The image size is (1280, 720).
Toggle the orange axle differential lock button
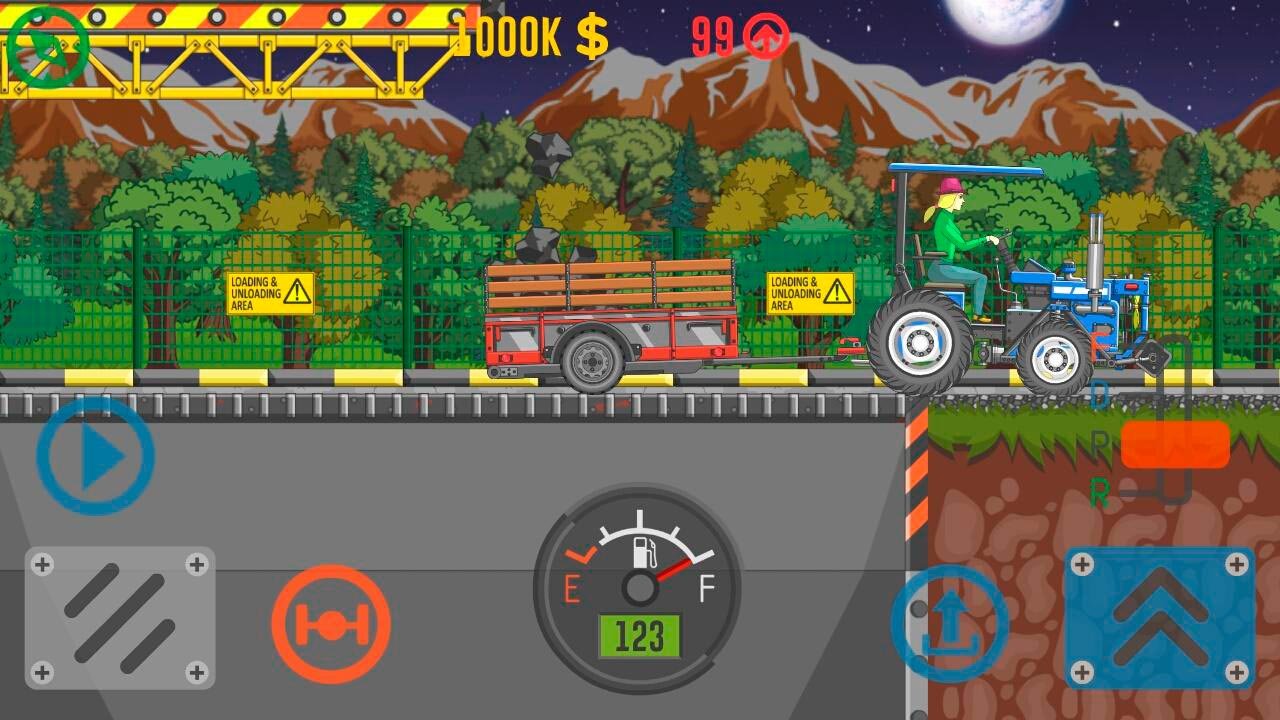pyautogui.click(x=331, y=624)
